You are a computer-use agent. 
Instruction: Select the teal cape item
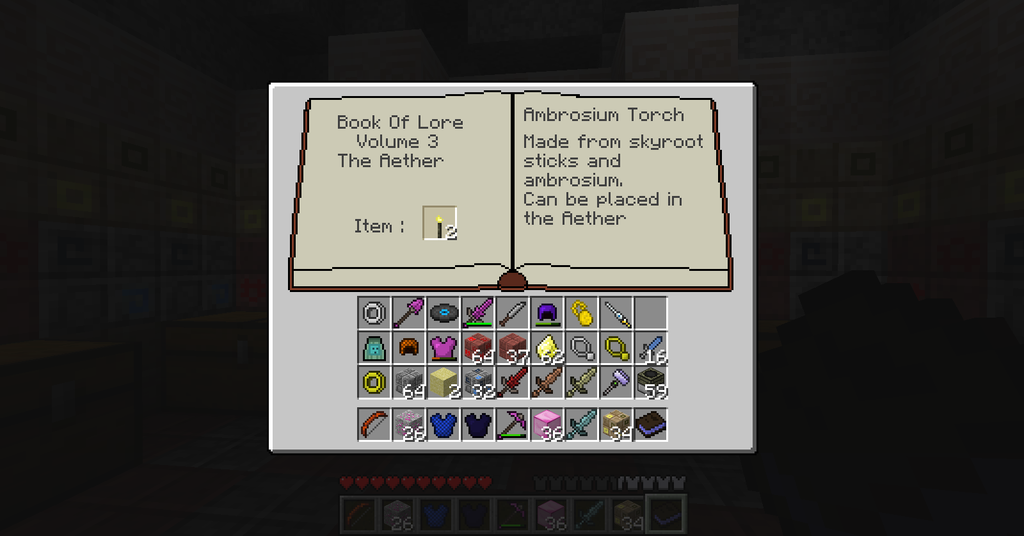click(x=374, y=348)
